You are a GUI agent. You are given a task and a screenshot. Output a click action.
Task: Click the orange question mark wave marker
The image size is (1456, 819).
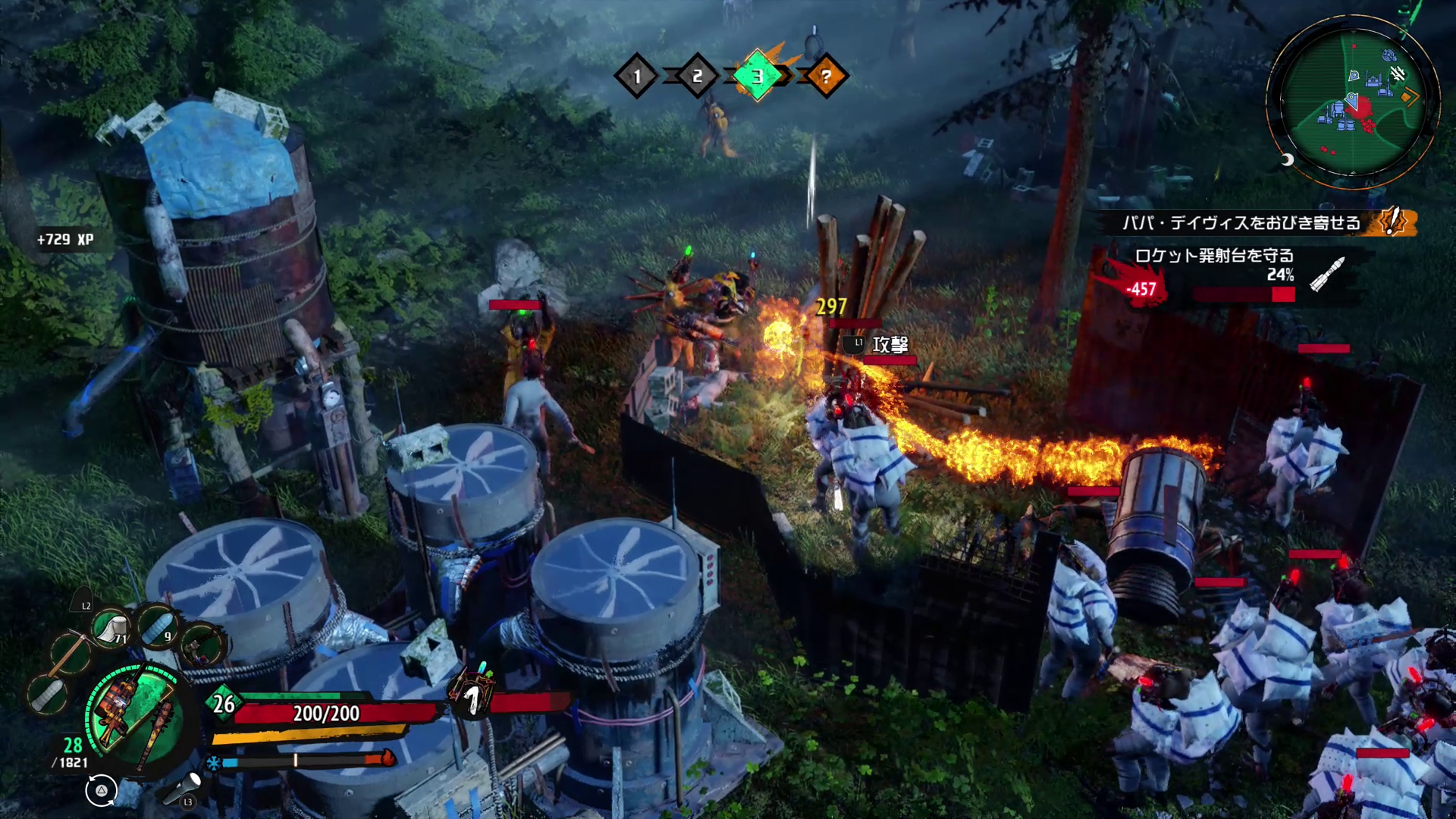tap(826, 76)
